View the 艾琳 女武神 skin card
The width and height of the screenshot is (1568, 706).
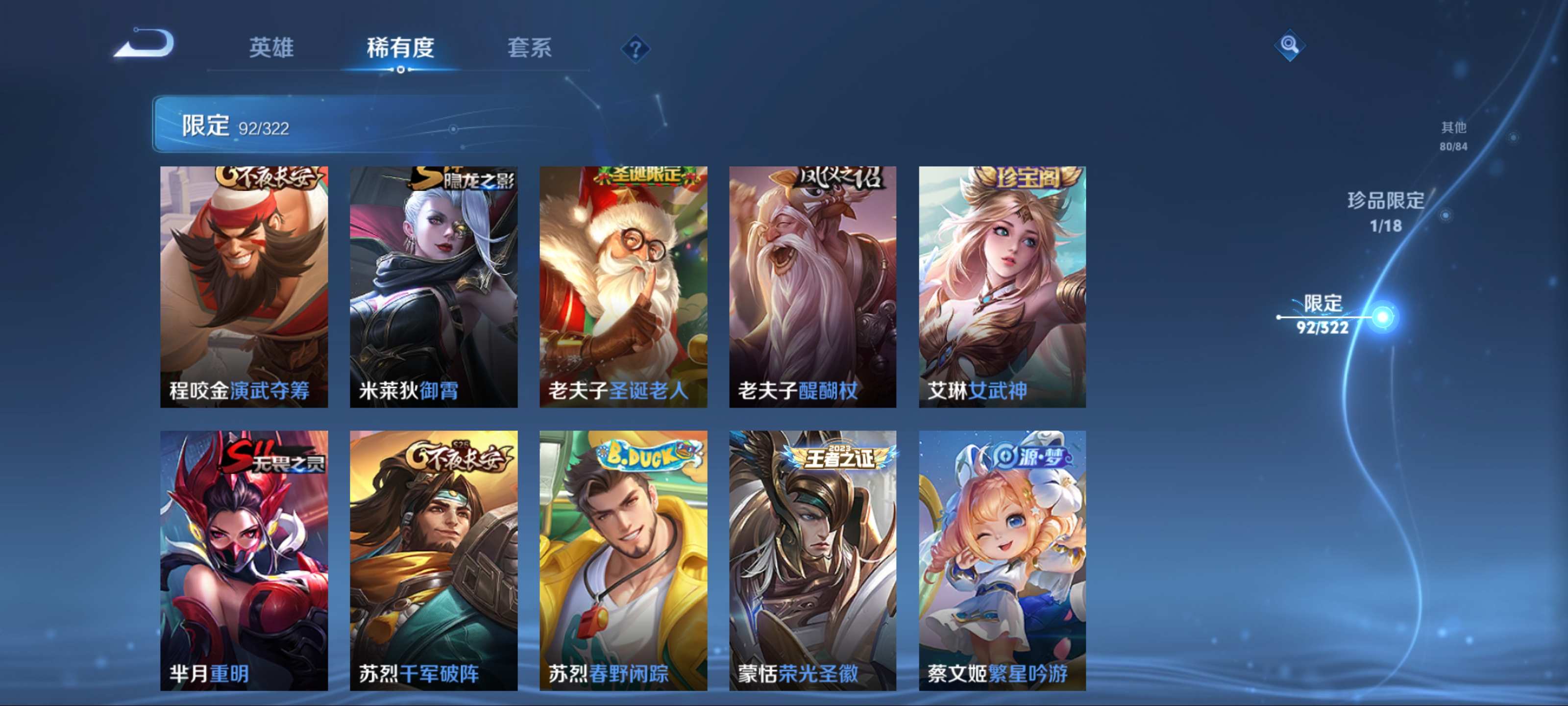[x=1002, y=286]
